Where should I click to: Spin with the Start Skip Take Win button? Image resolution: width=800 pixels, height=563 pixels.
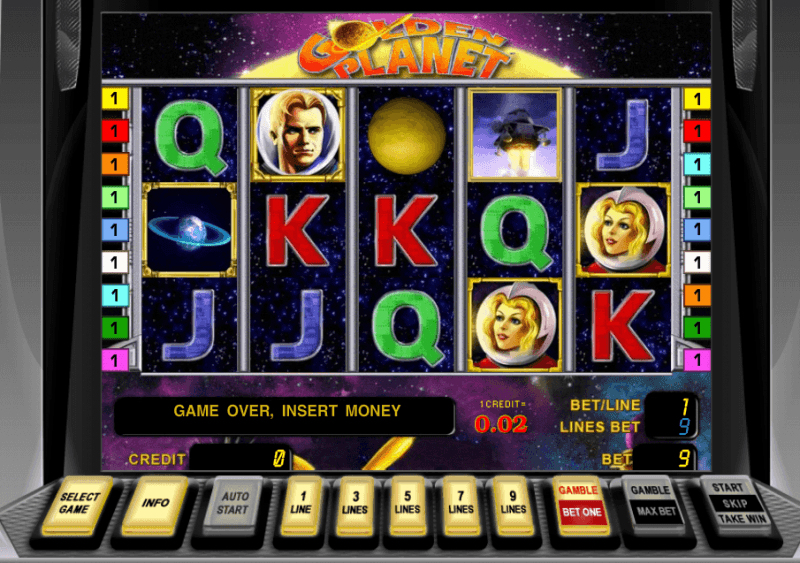coord(733,502)
